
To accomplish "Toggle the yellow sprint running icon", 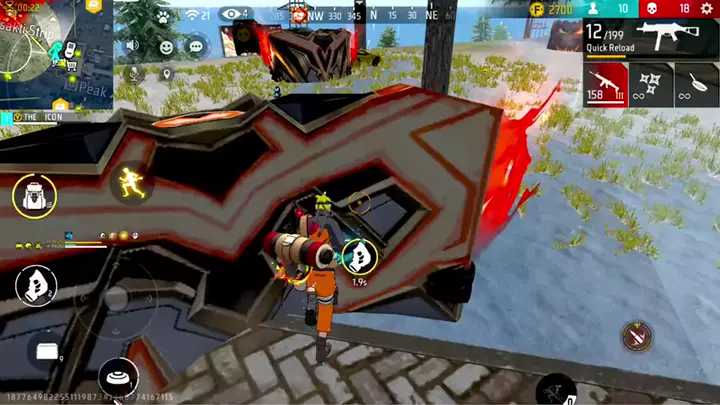I will point(127,182).
